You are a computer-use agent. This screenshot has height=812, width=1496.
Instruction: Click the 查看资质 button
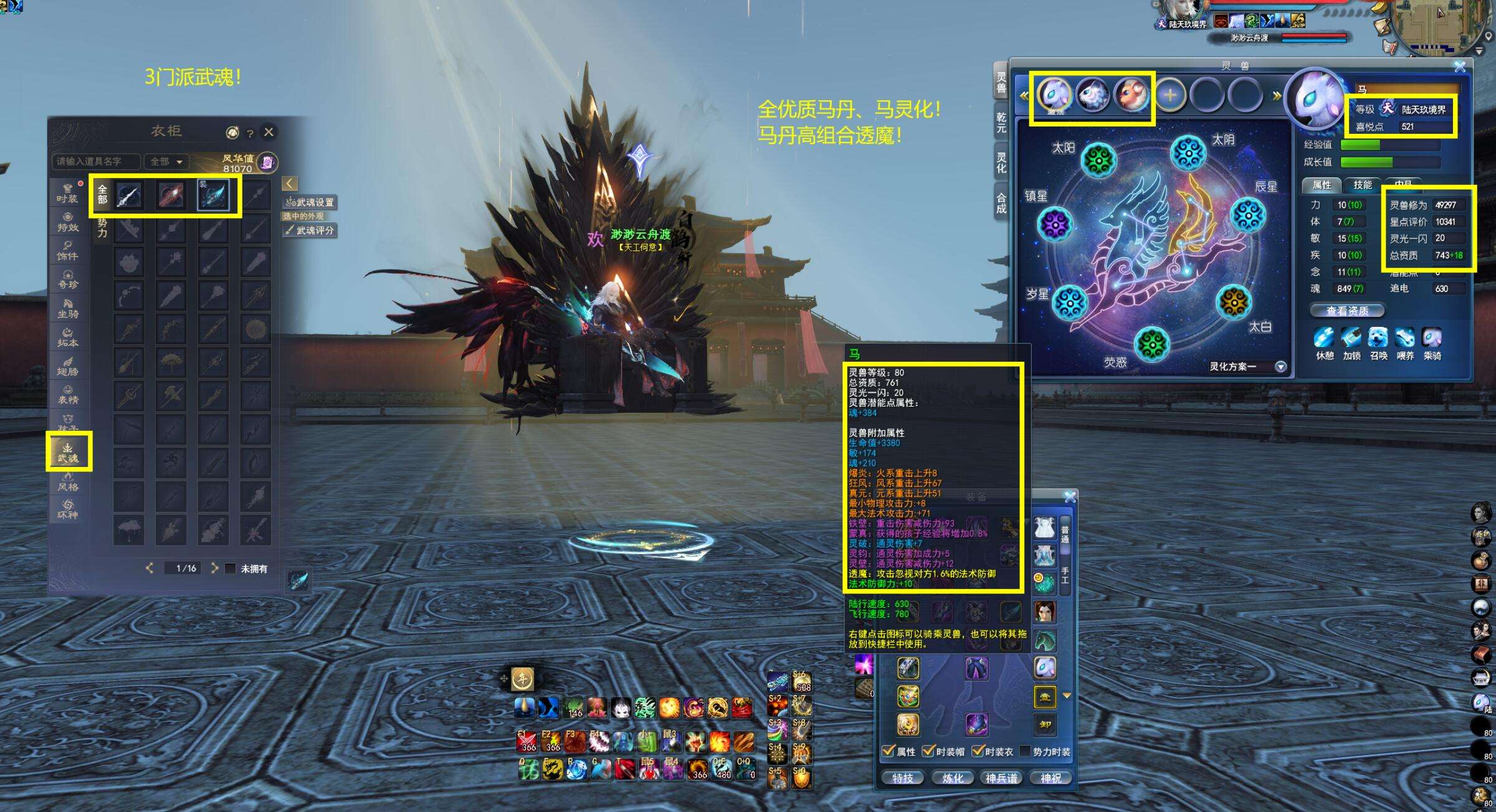pyautogui.click(x=1347, y=311)
